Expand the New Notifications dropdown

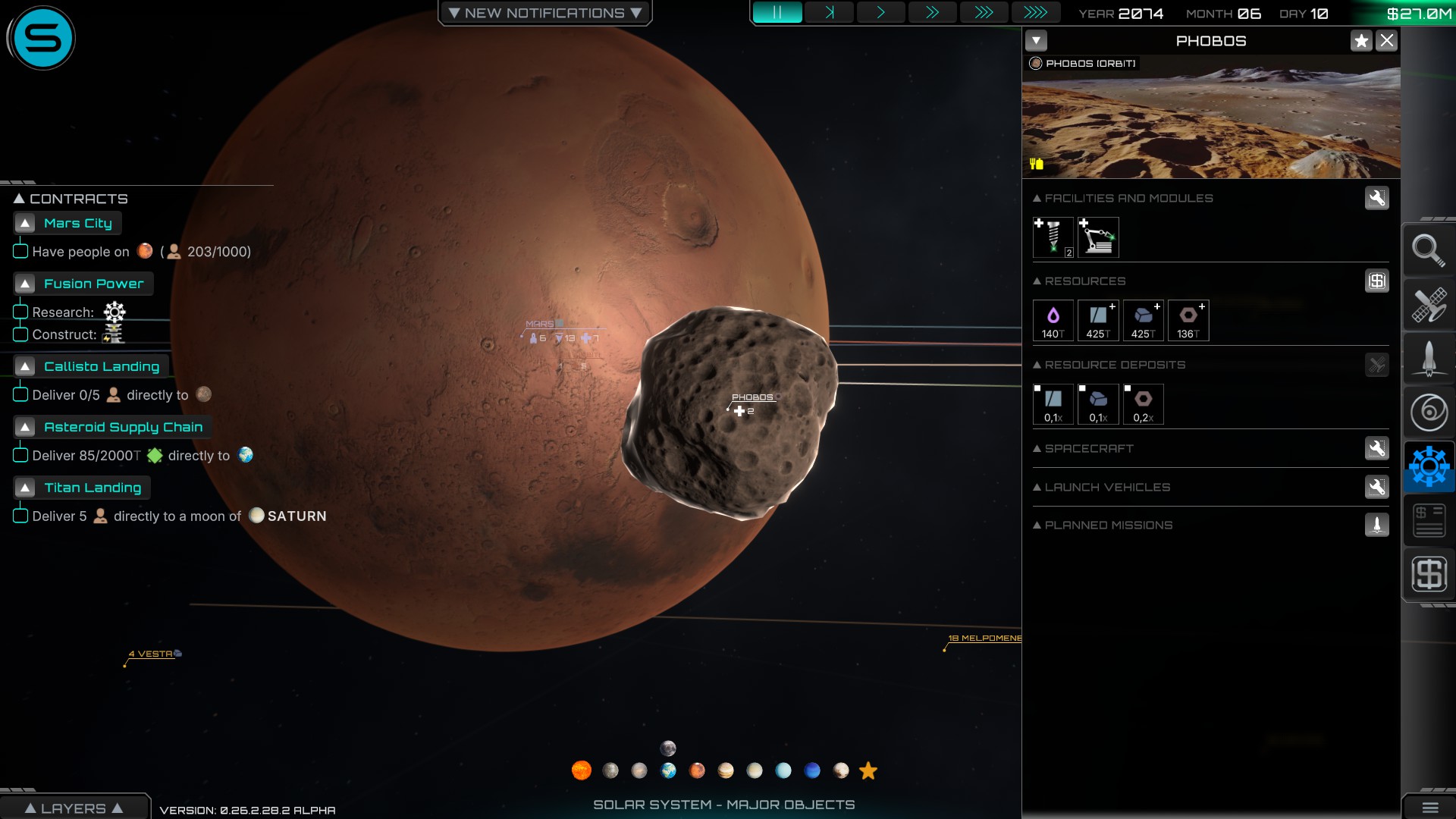(544, 13)
